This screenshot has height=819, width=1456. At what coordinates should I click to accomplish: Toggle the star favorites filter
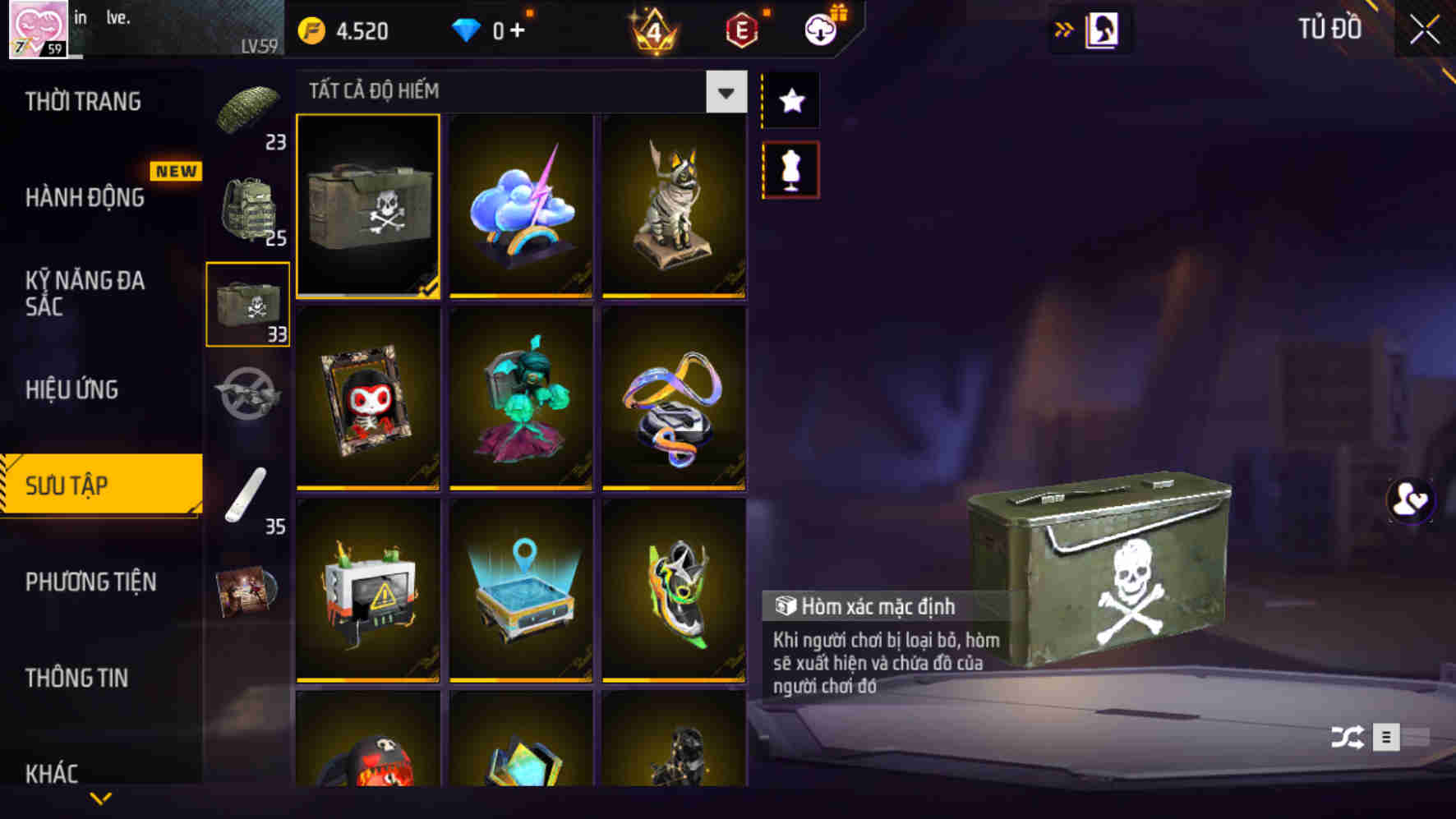[x=790, y=100]
